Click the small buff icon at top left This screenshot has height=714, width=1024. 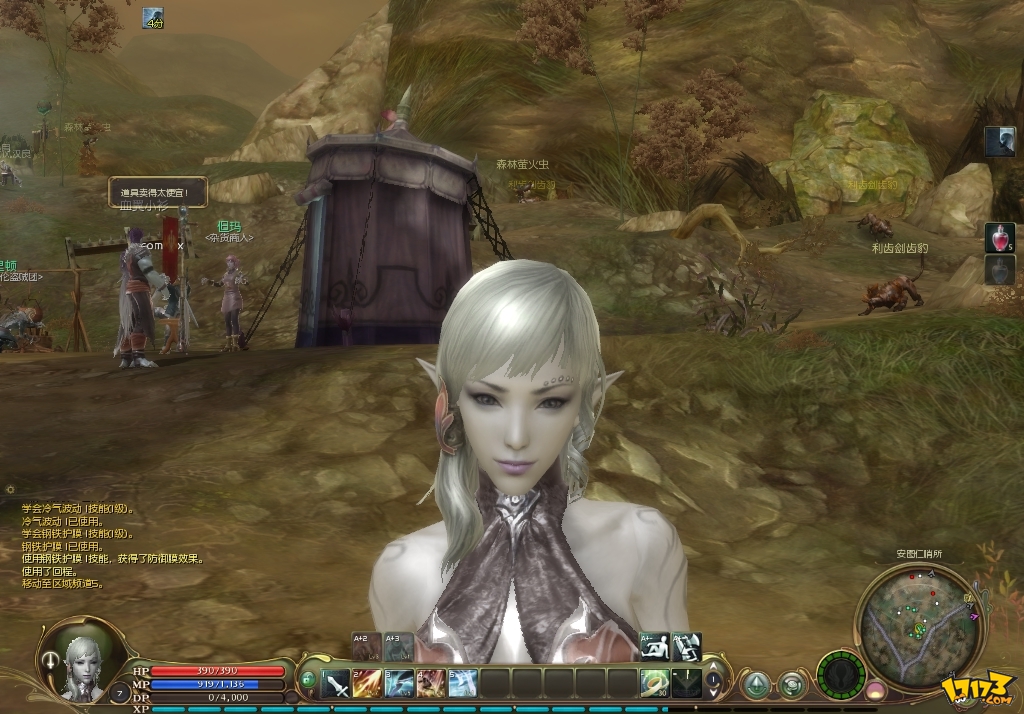152,18
